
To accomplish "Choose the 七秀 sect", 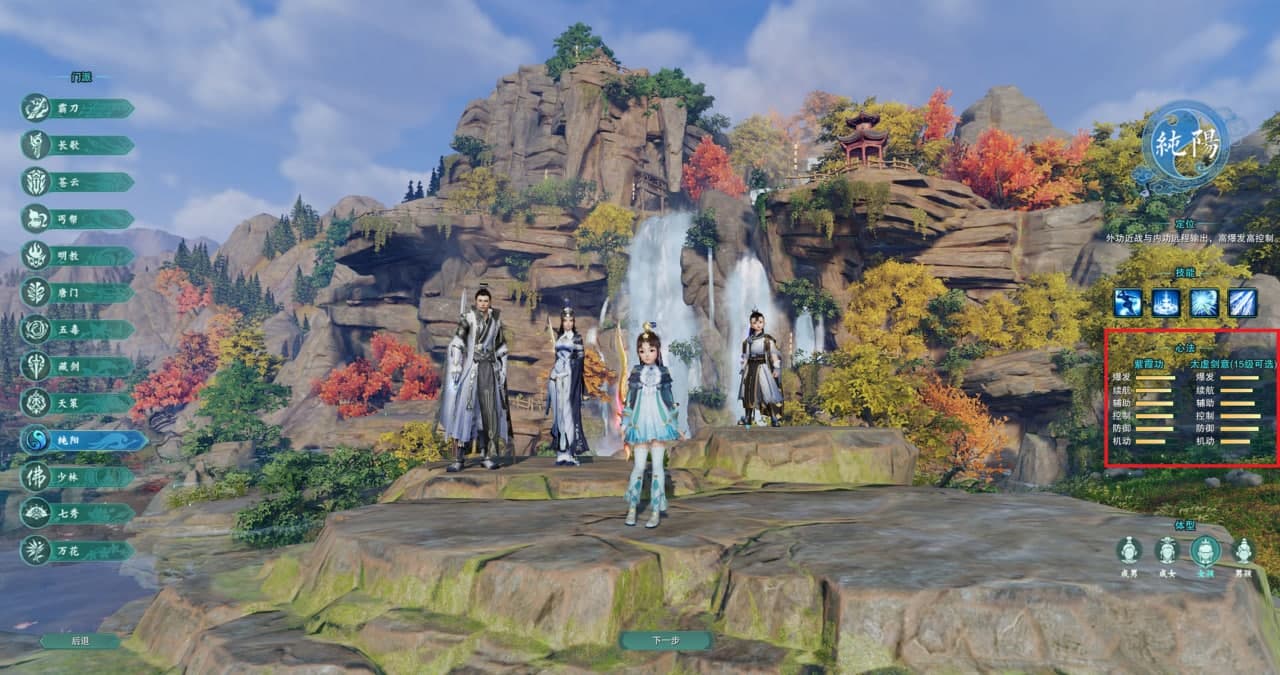I will point(78,513).
